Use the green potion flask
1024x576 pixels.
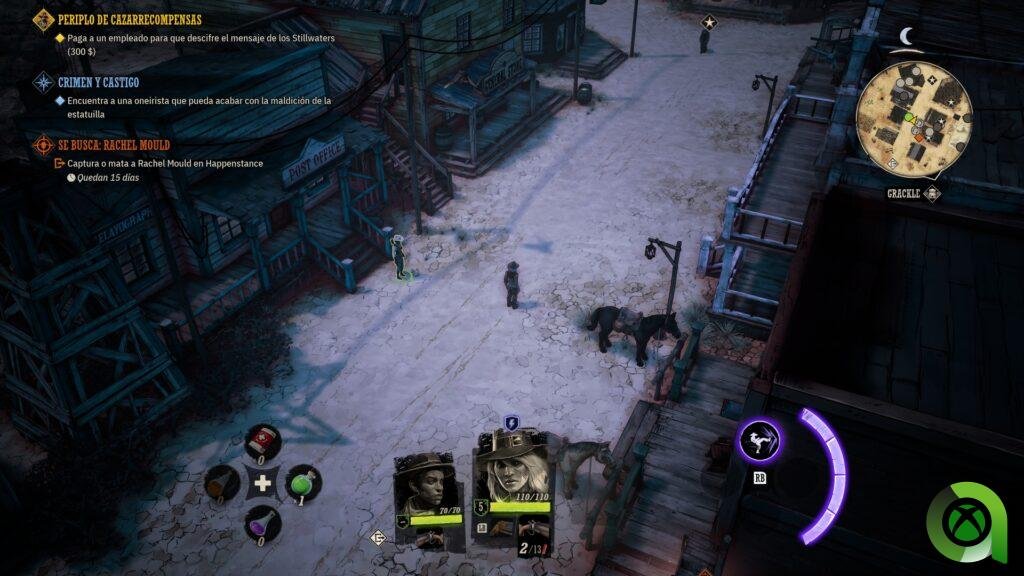point(303,483)
